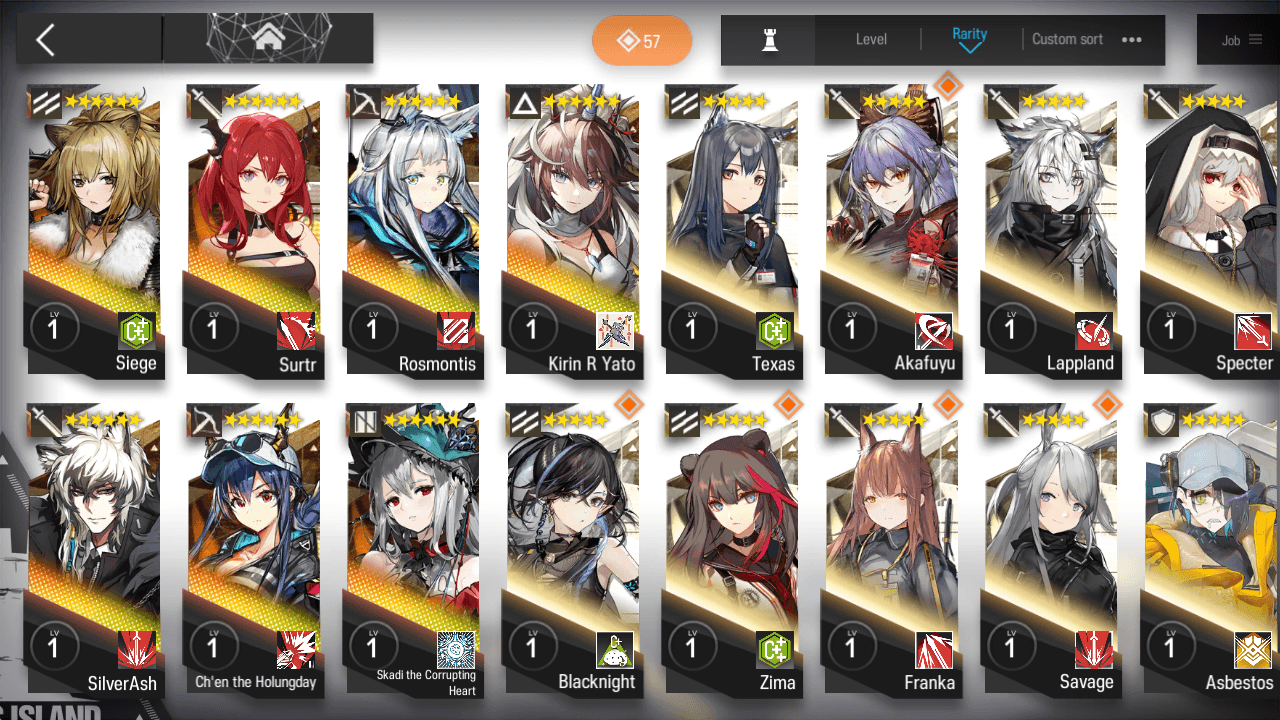Toggle the chess rook icon tab

tap(769, 40)
